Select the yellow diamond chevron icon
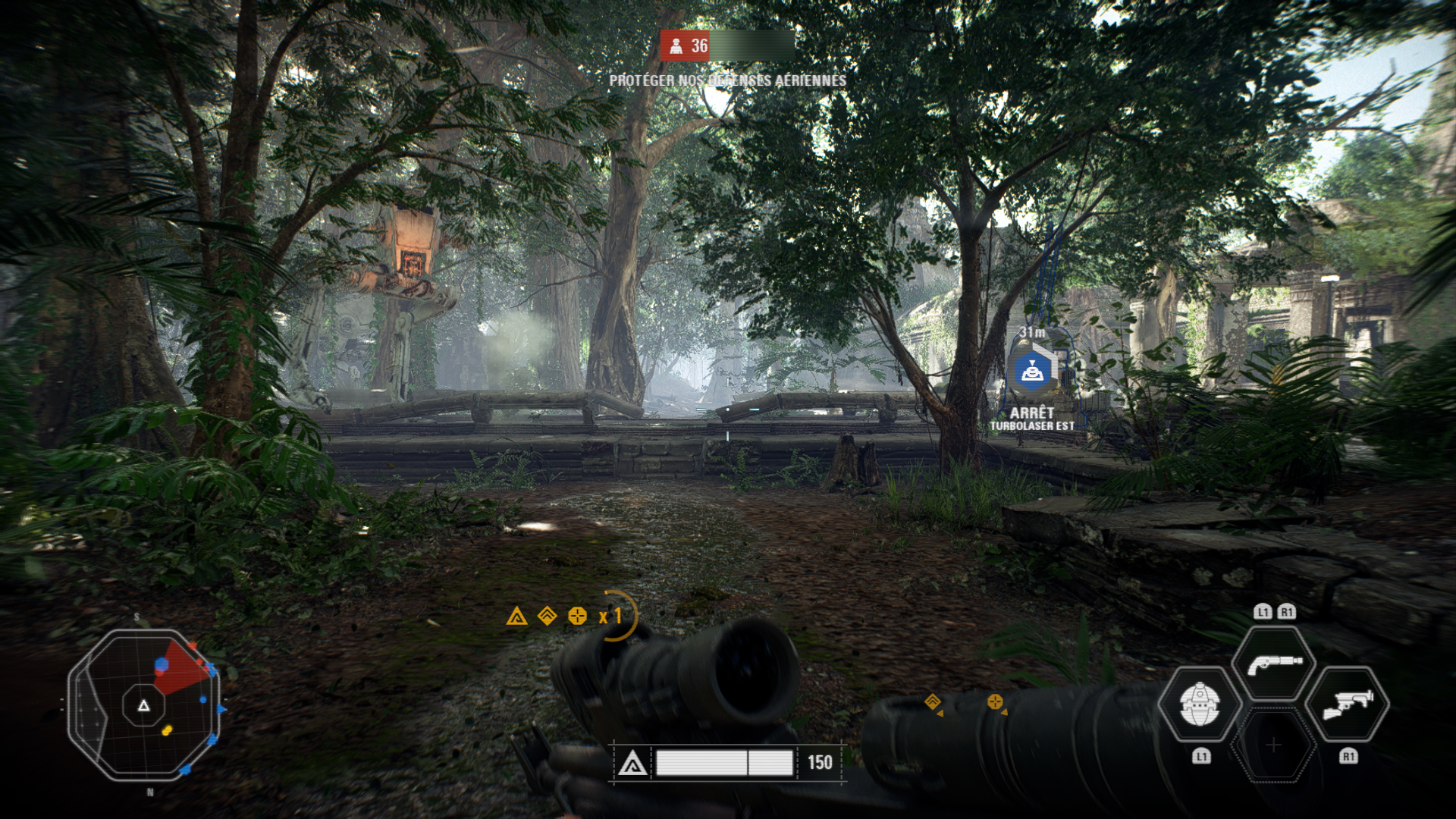This screenshot has height=819, width=1456. pos(547,616)
